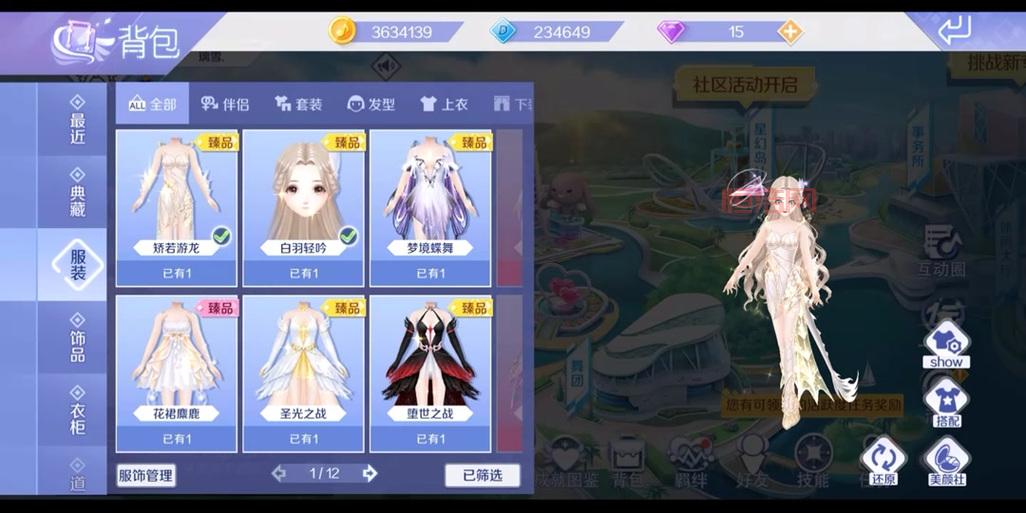
Task: Open the 最近 recent sidebar category
Action: [x=78, y=122]
